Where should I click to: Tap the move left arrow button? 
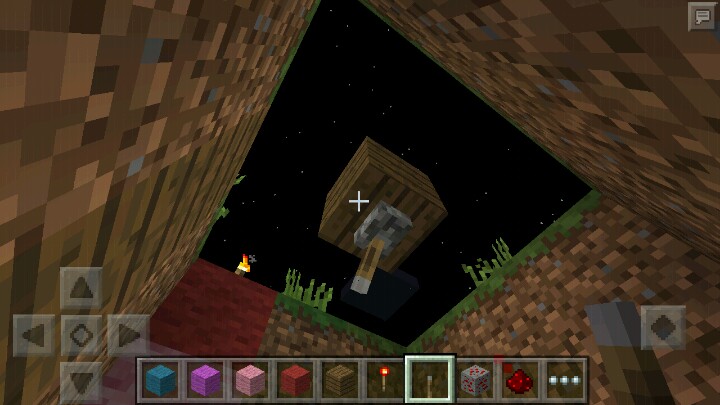tap(34, 335)
